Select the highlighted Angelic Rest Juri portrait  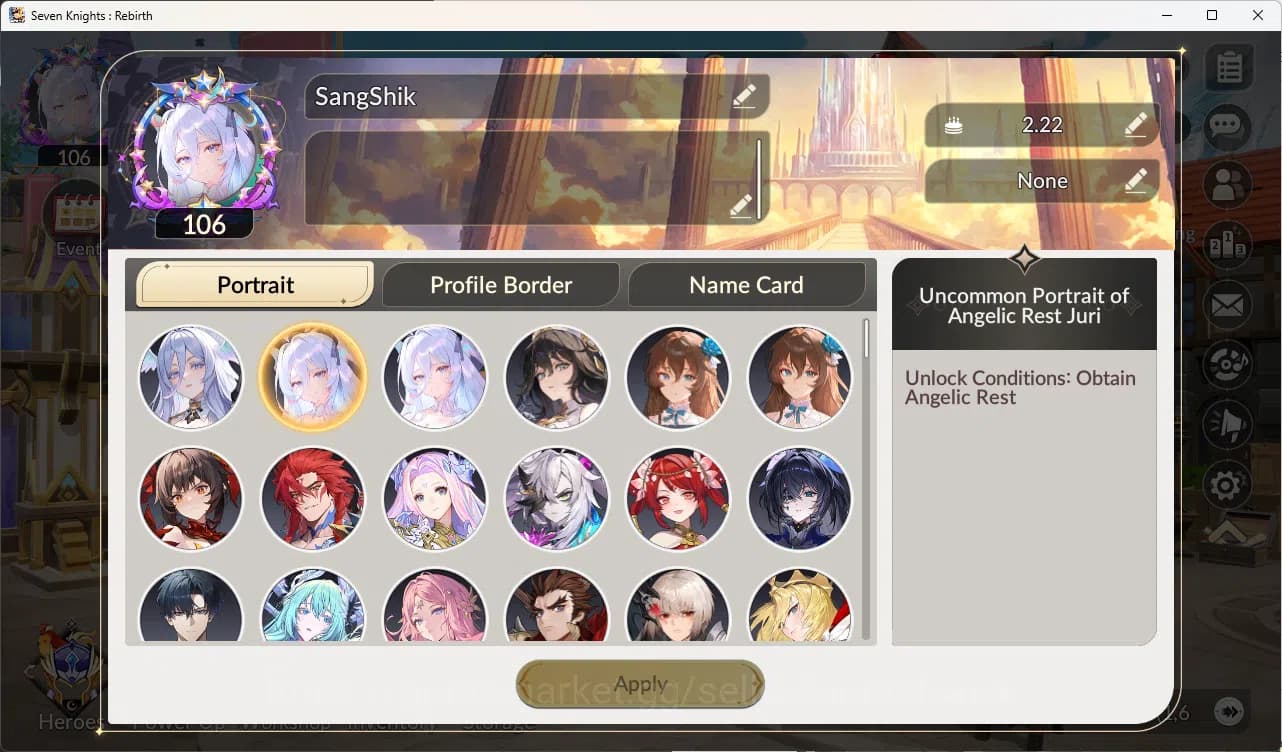click(313, 377)
